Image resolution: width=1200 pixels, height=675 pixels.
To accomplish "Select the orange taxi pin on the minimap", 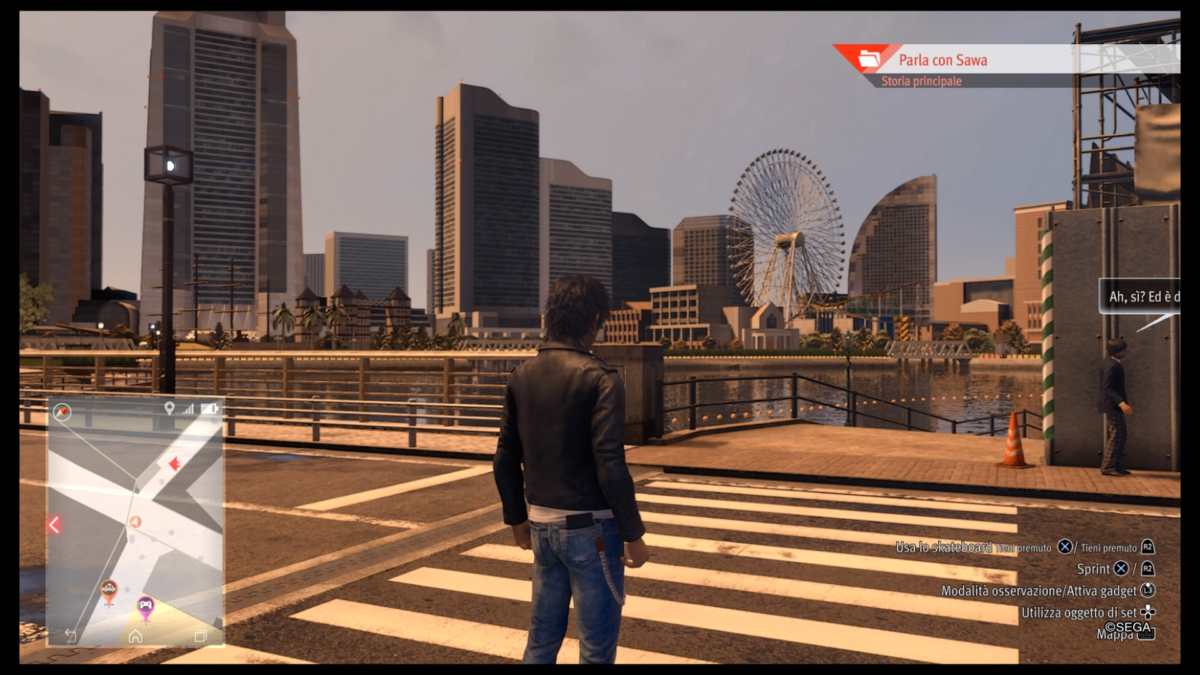I will pos(109,590).
